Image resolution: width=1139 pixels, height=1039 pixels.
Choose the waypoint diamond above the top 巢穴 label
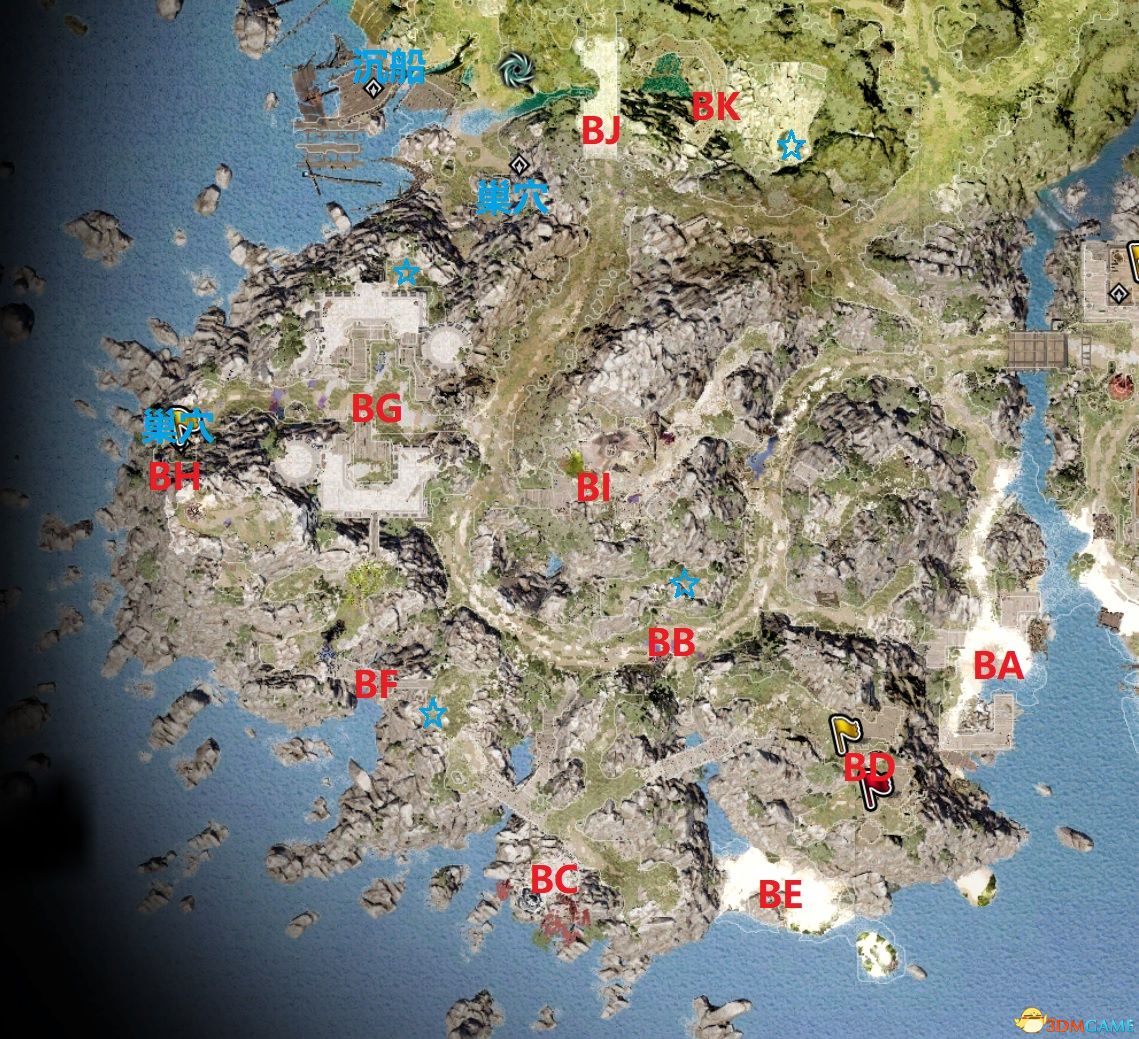(x=518, y=163)
